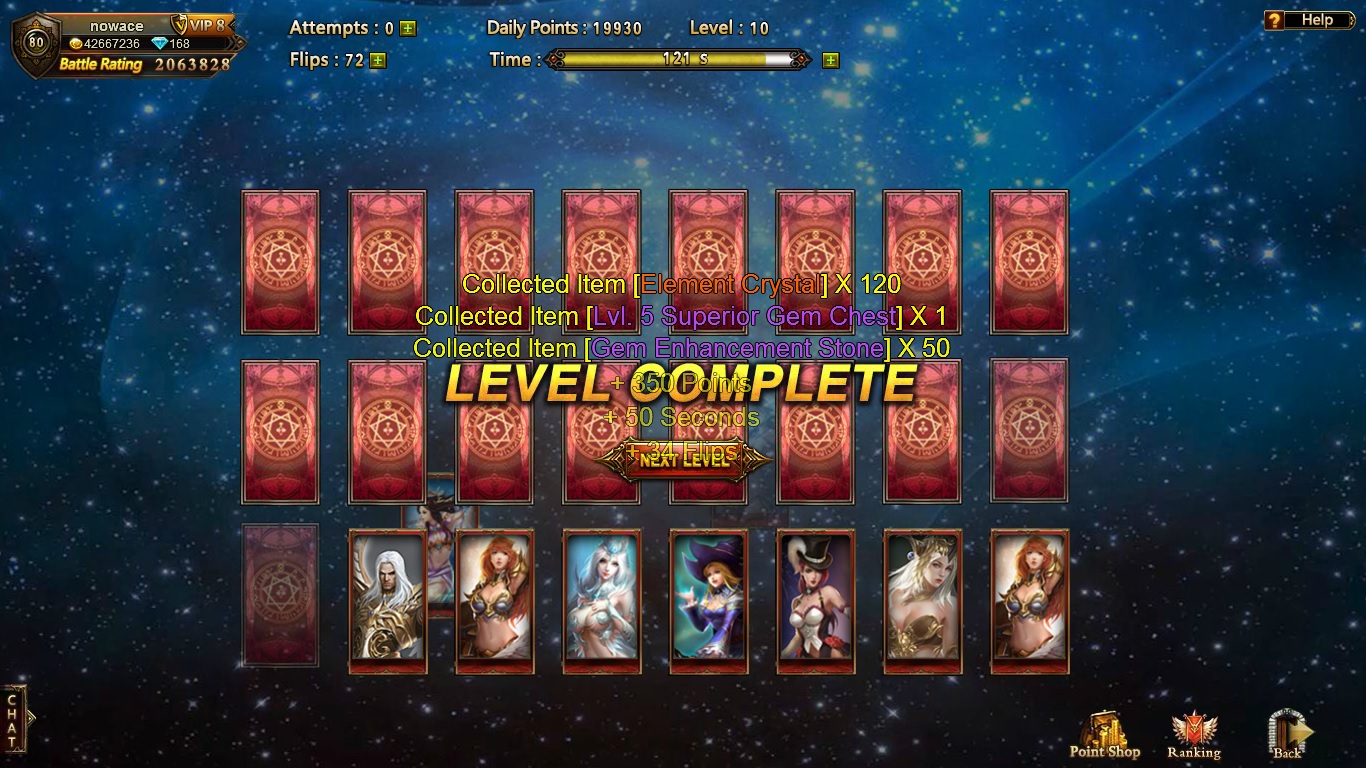Add extra Time with plus button

click(x=830, y=60)
